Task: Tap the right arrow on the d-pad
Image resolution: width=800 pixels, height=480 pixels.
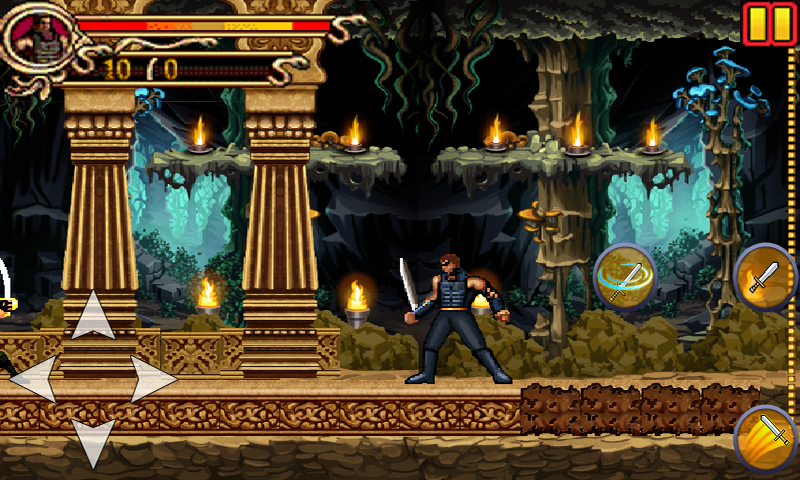Action: coord(153,379)
